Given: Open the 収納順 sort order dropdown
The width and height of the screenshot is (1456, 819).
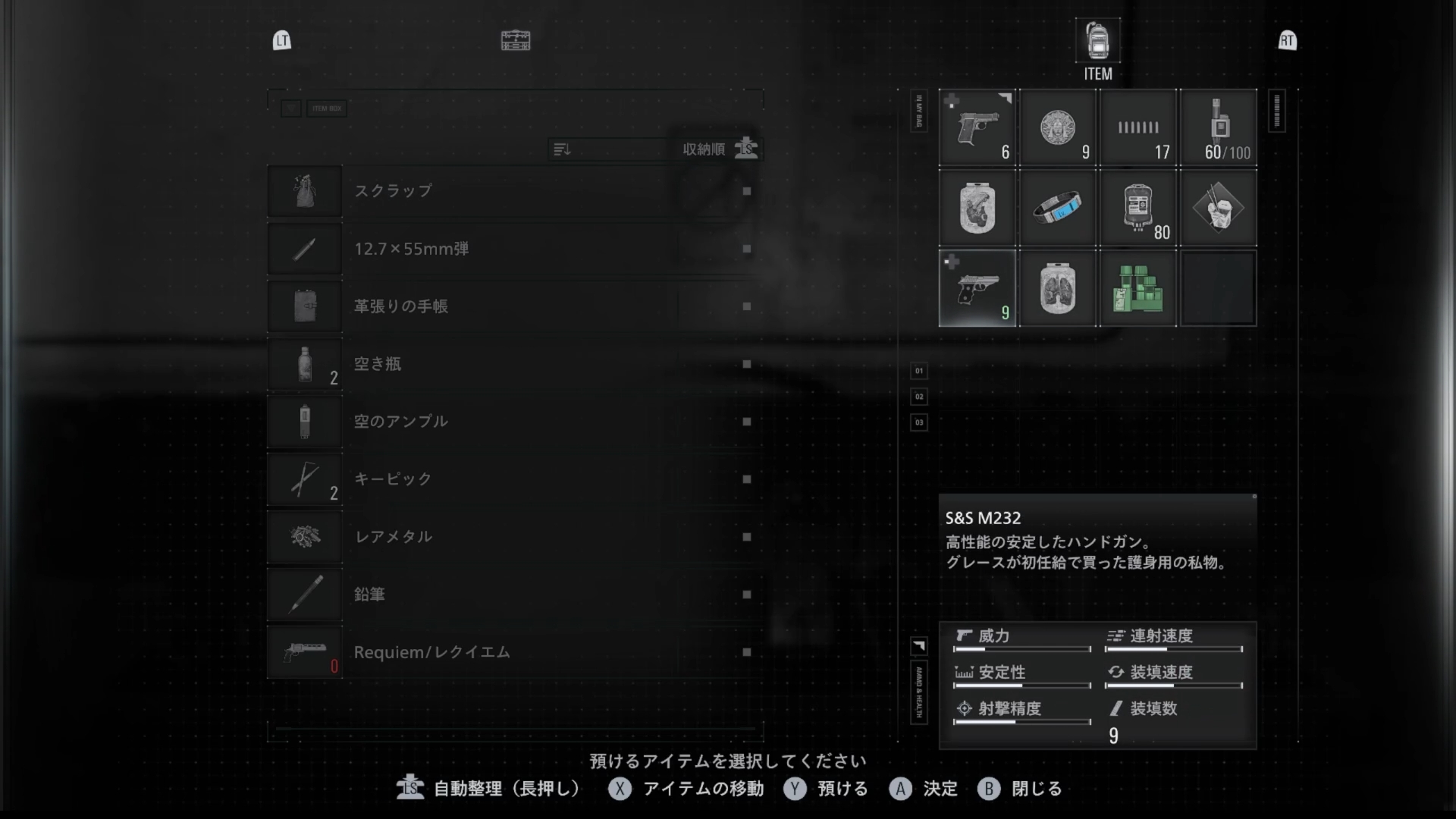Looking at the screenshot, I should click(705, 149).
